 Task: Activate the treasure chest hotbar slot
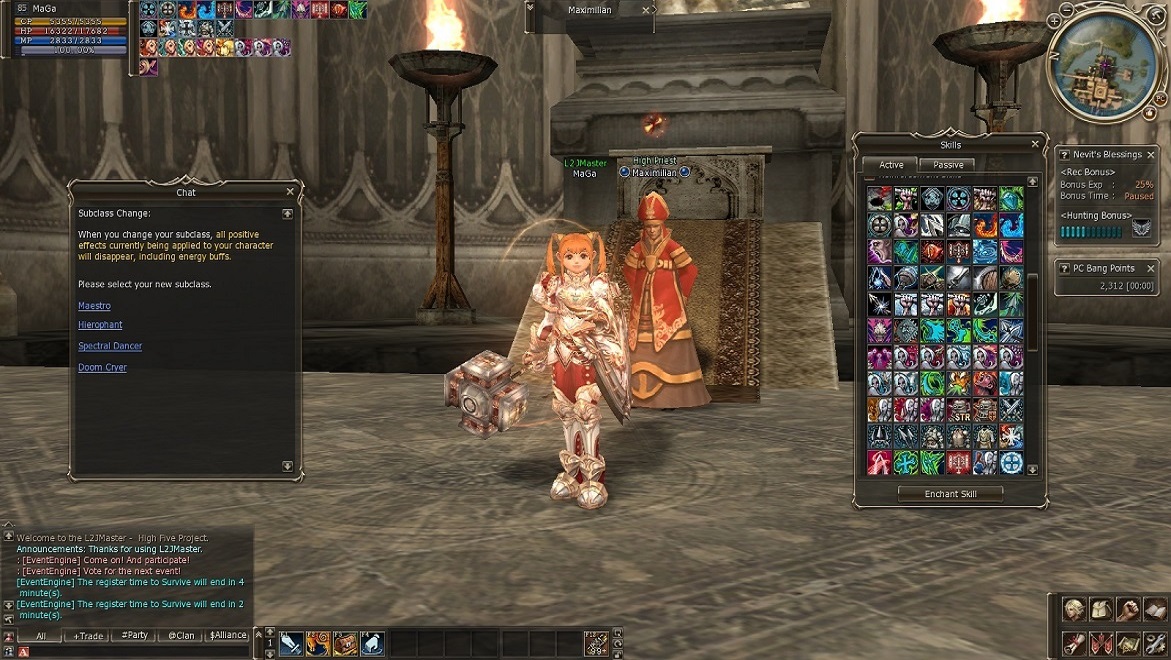345,644
